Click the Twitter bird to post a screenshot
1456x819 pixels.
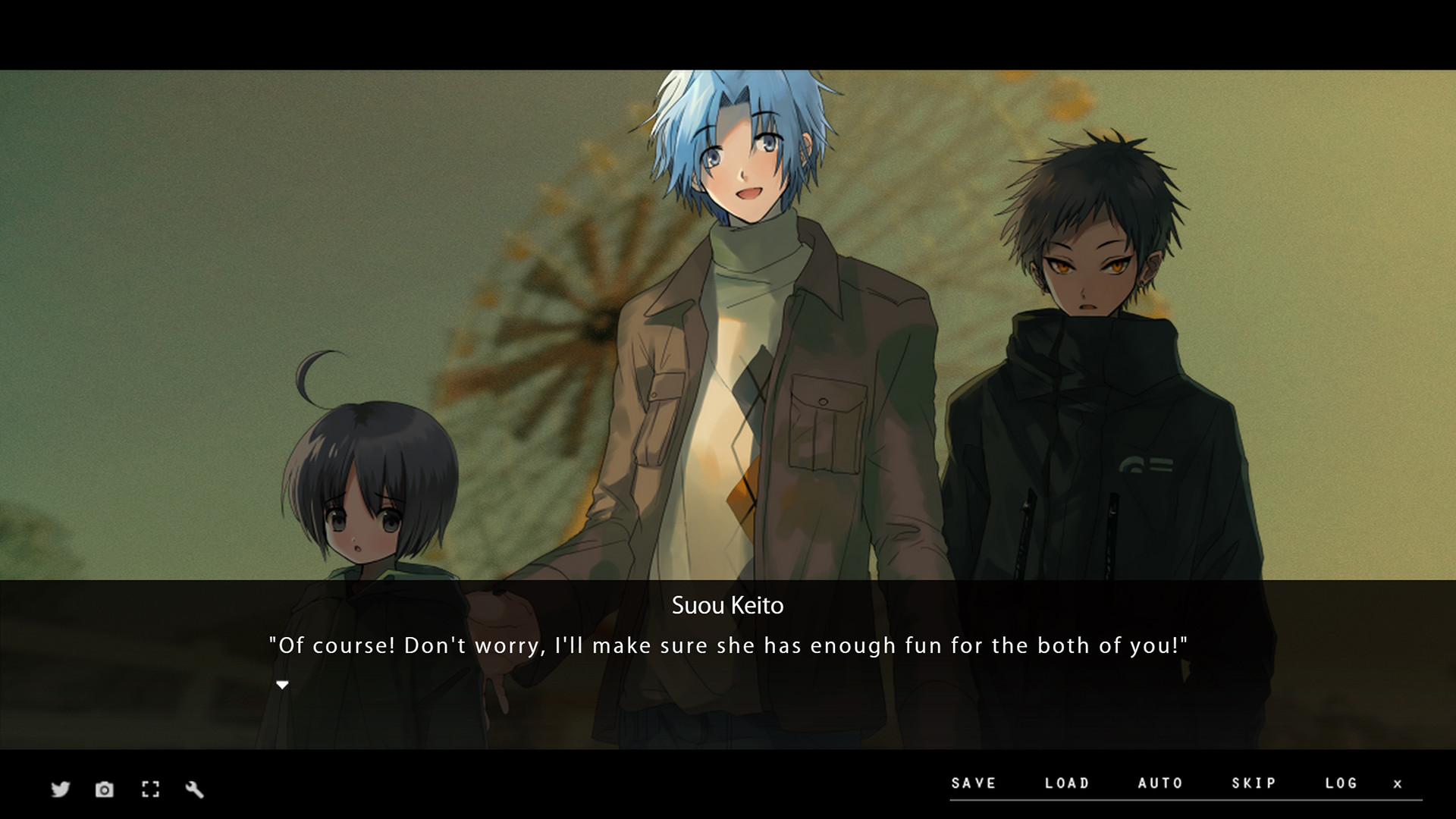(x=59, y=789)
